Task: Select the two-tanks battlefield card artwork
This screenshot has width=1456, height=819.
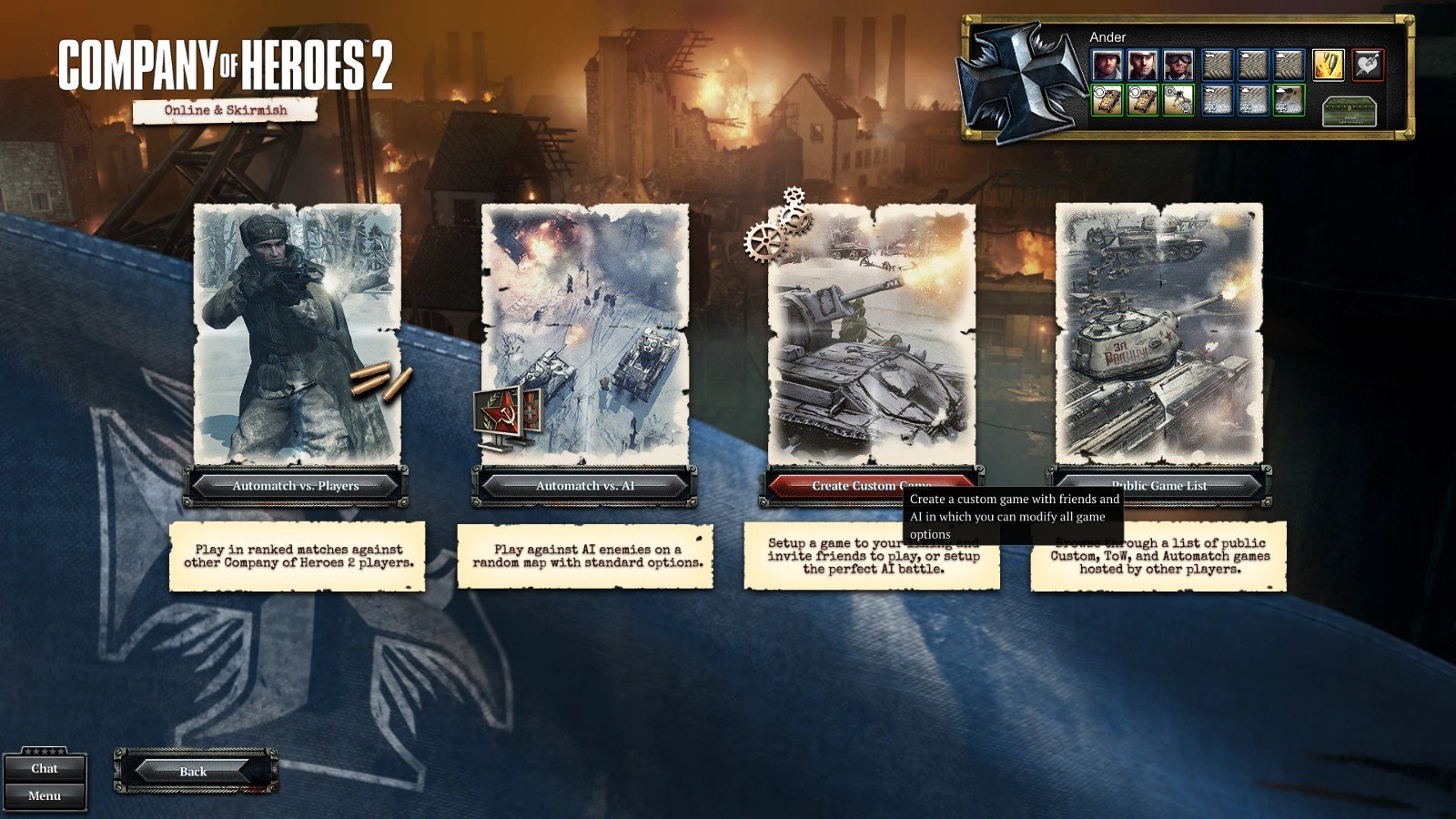Action: (x=584, y=333)
